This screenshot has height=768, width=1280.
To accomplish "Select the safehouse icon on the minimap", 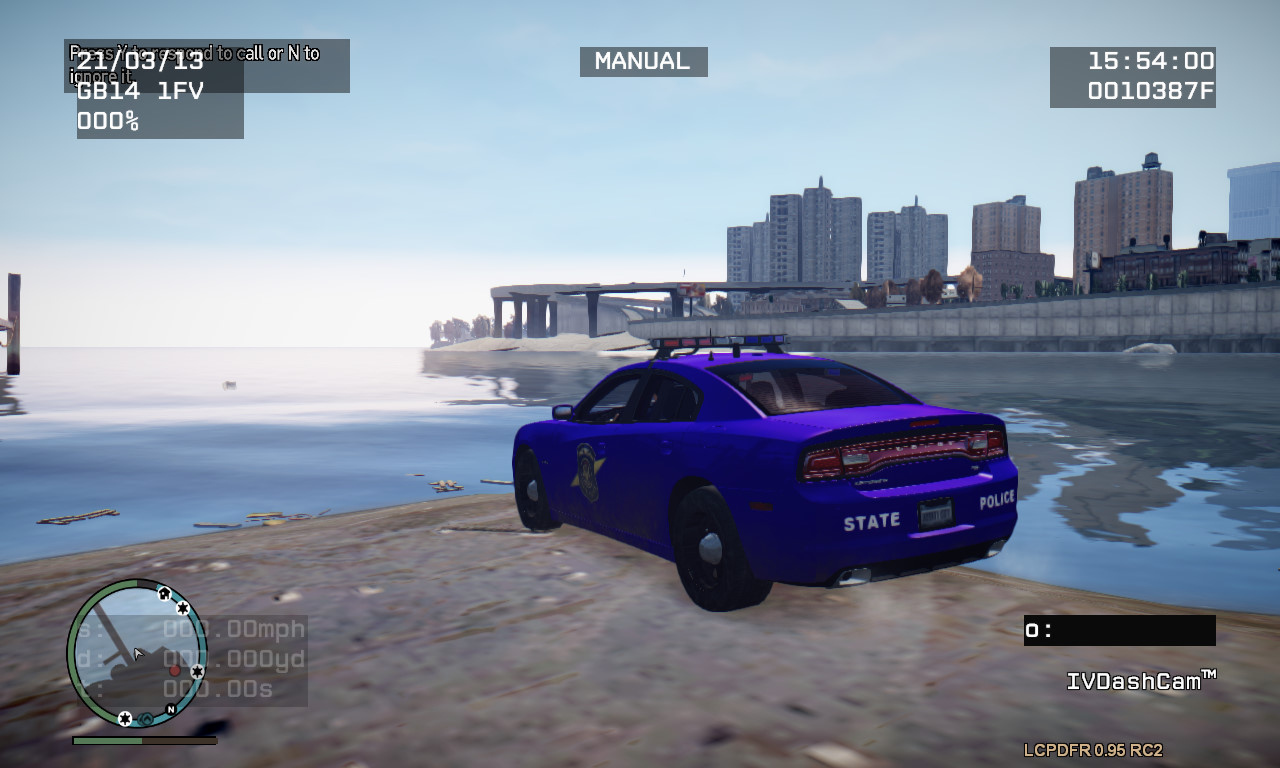I will [164, 593].
